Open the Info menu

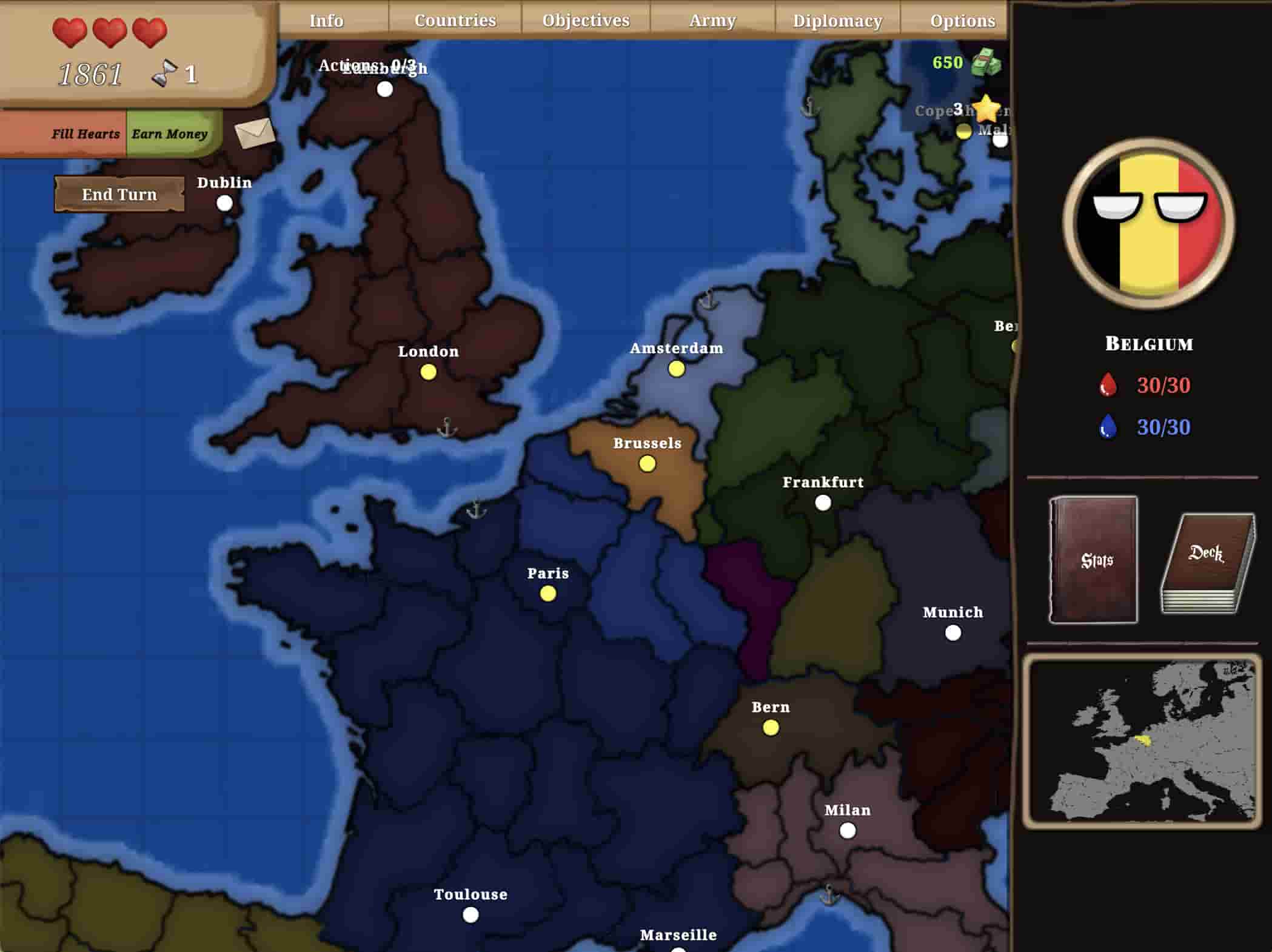tap(326, 21)
